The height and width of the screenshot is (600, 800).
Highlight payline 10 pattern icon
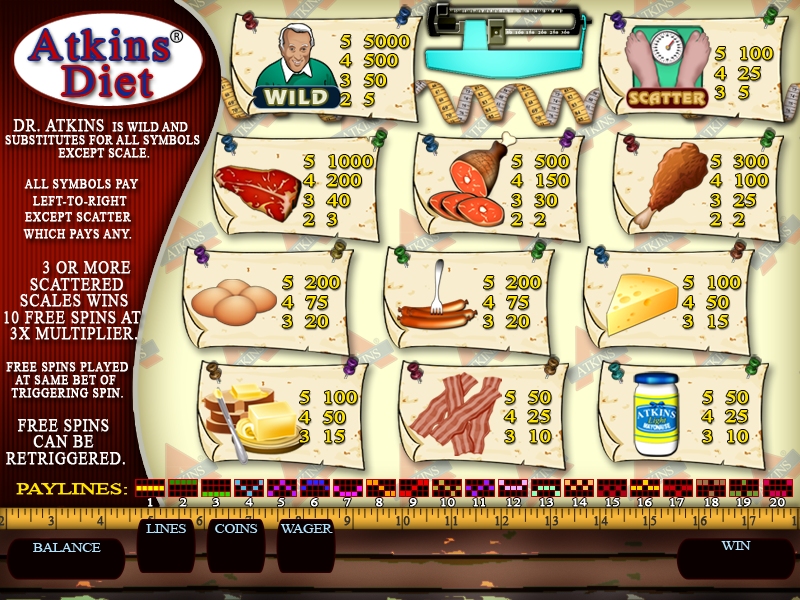(x=446, y=488)
